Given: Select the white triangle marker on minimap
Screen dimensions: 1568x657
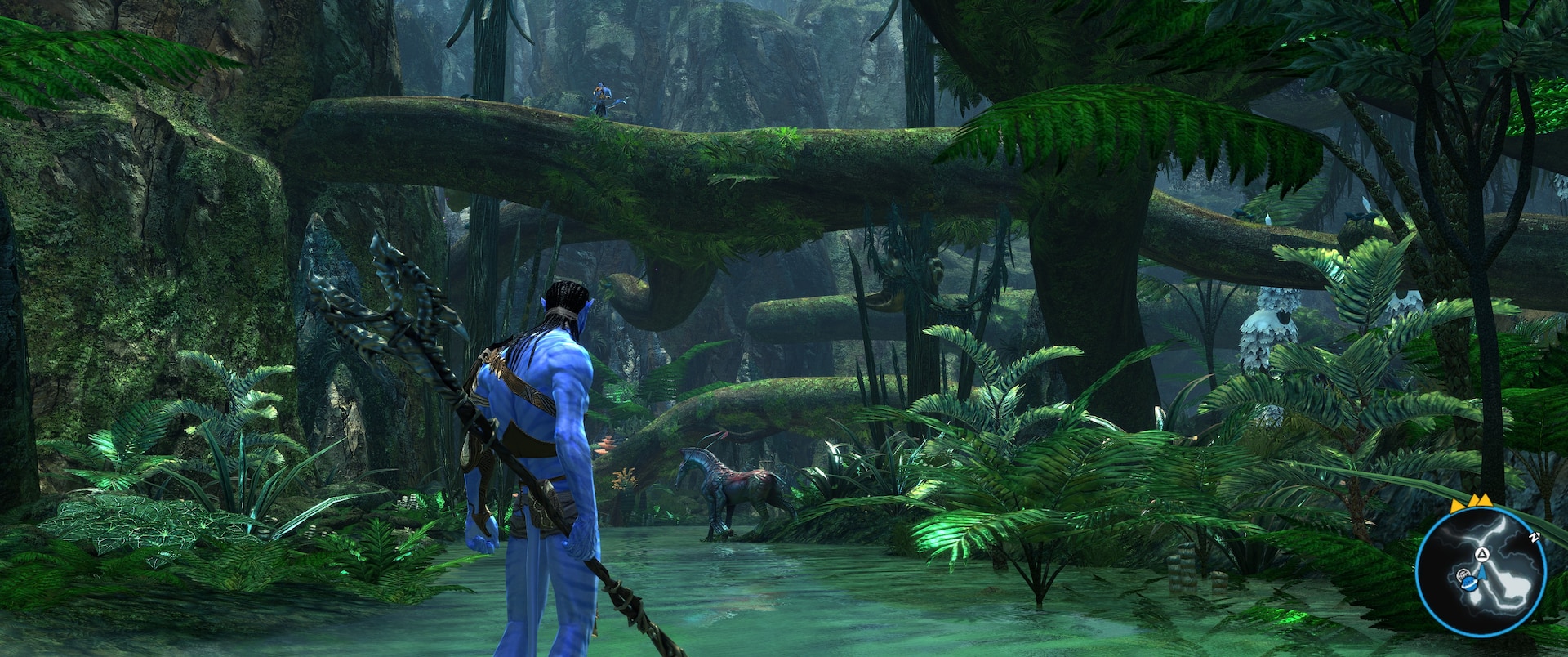Looking at the screenshot, I should pyautogui.click(x=1484, y=555).
